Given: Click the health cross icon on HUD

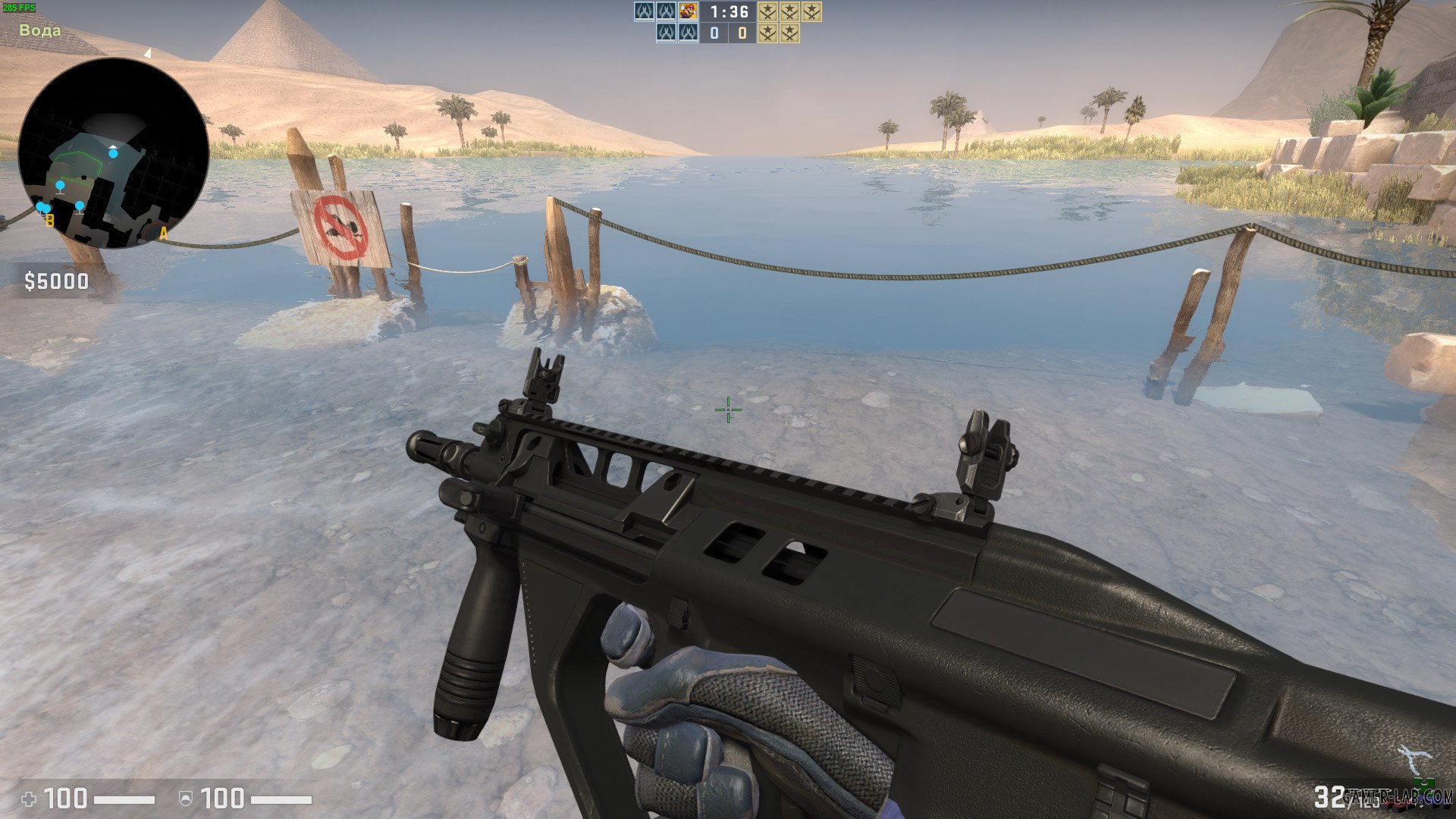Looking at the screenshot, I should pos(29,798).
